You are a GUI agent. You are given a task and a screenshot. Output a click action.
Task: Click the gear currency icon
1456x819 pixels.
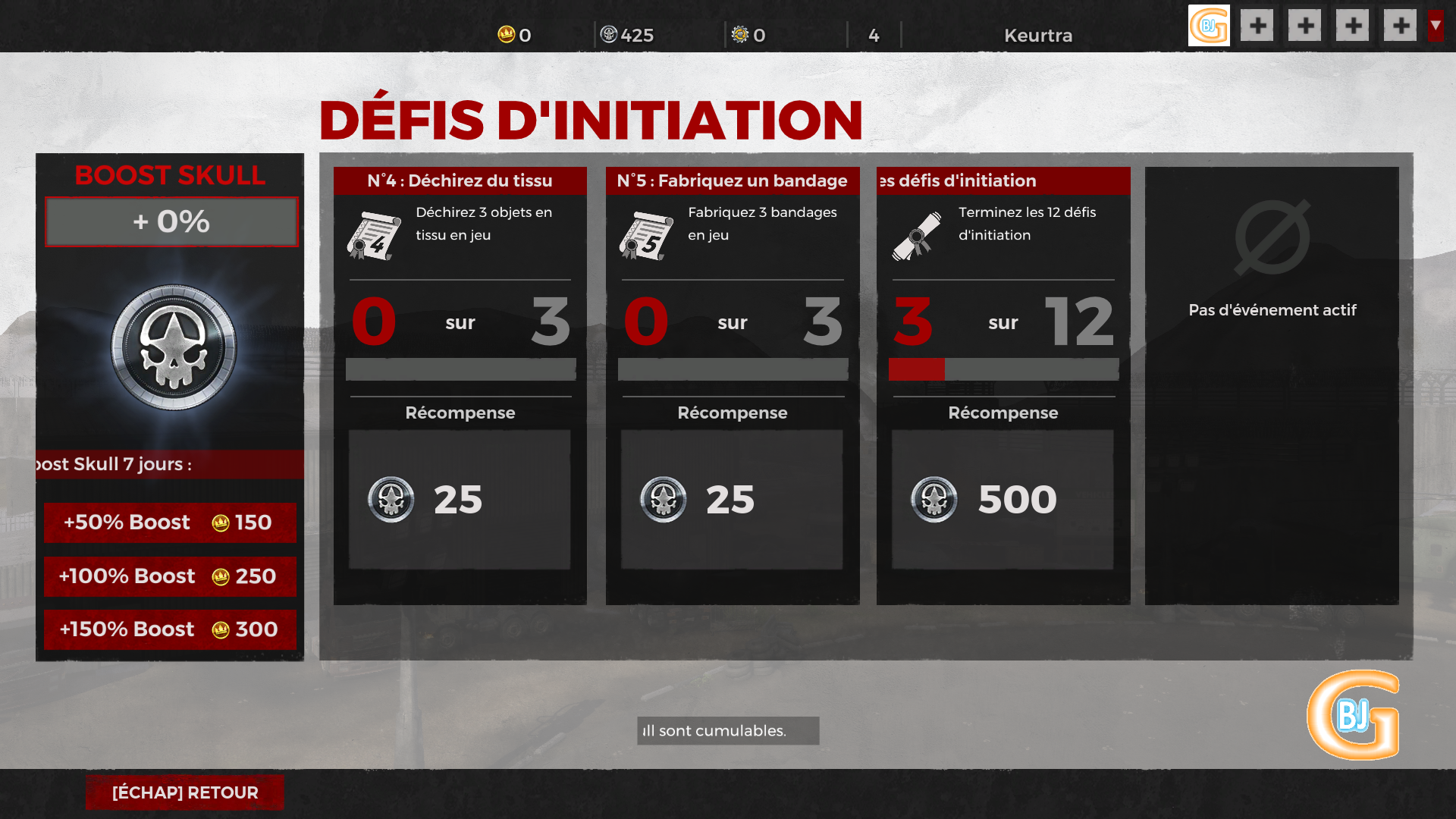739,34
